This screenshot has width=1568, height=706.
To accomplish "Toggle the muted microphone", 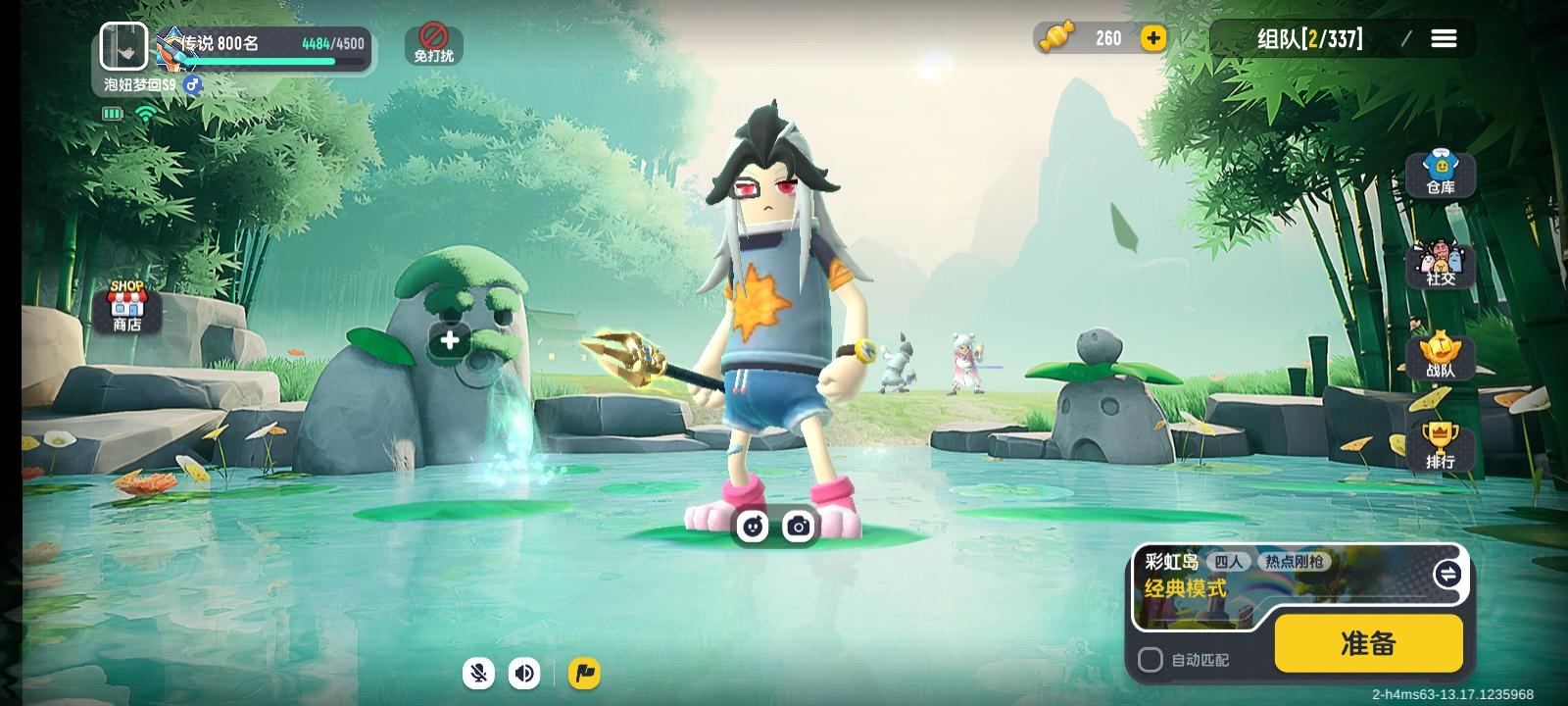I will click(479, 673).
